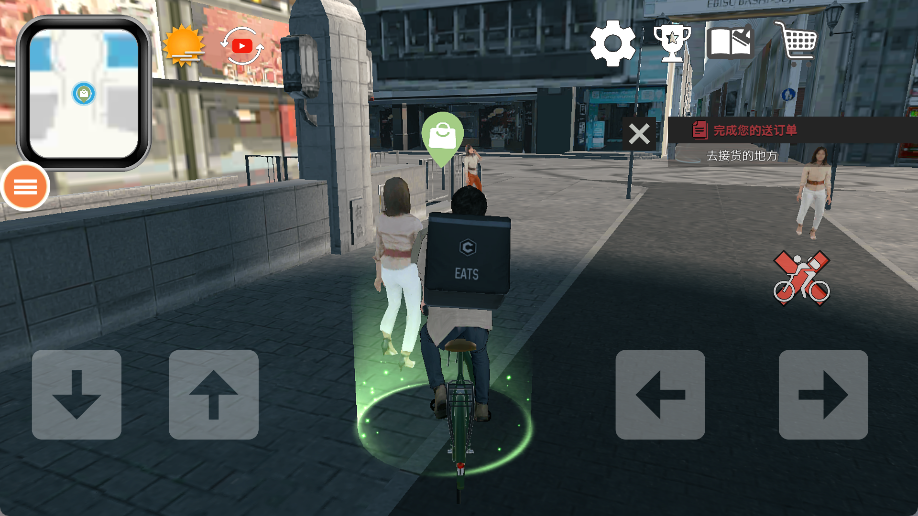The image size is (918, 516).
Task: Tap the up arrow accelerate button
Action: (214, 395)
